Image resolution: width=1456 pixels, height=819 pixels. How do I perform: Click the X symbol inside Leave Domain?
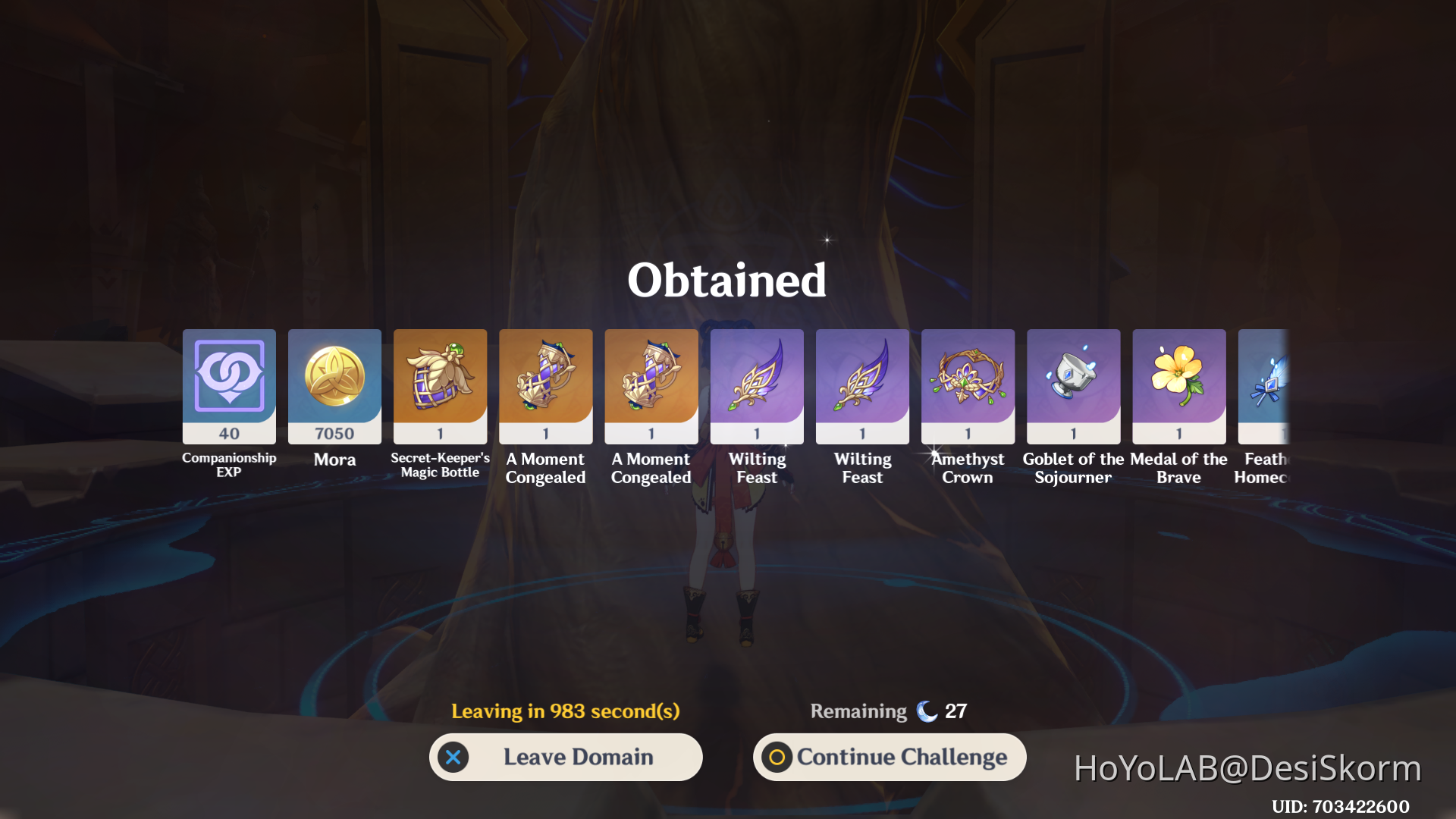453,756
